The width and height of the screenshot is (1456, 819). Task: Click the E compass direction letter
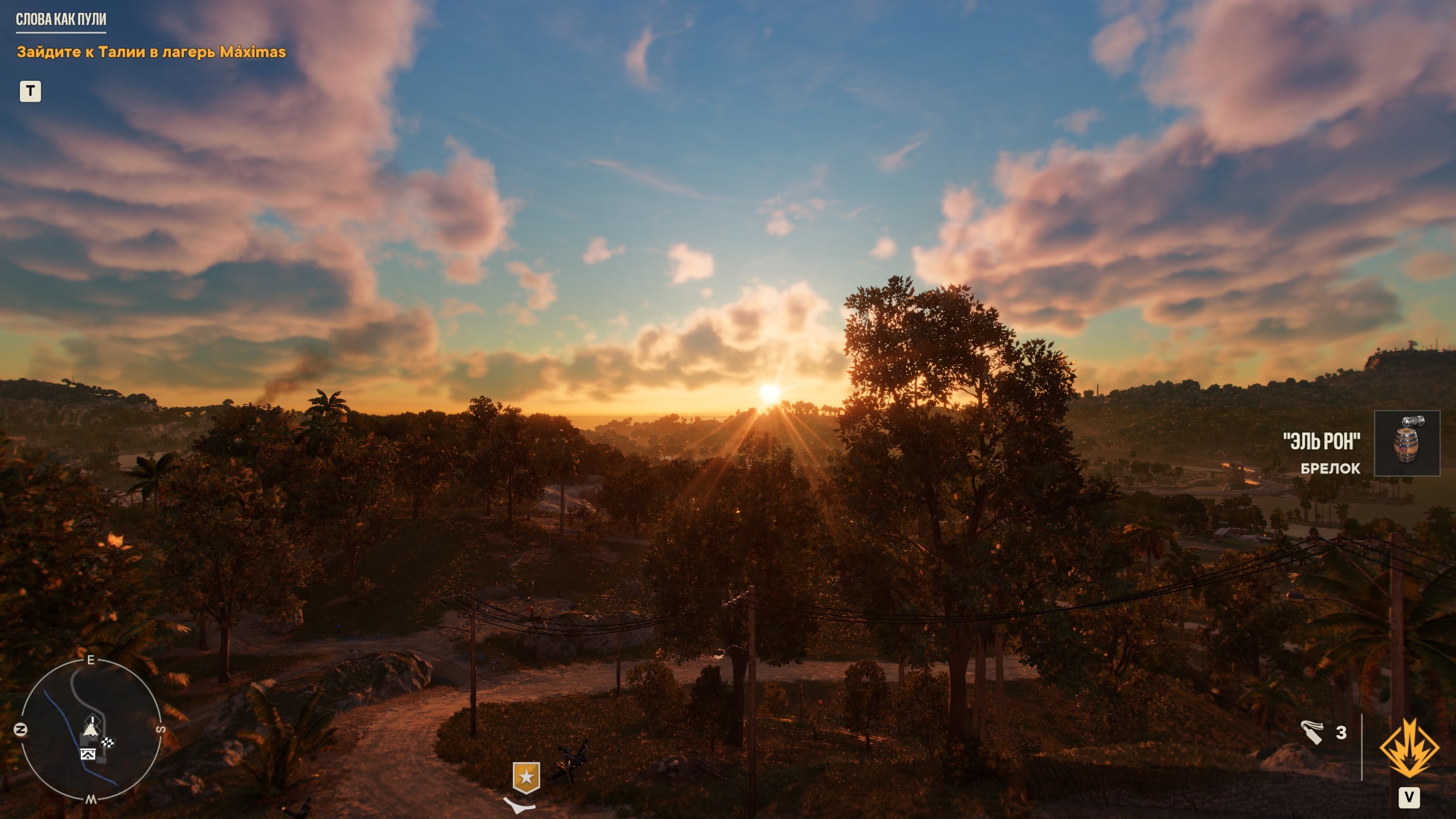click(x=91, y=659)
